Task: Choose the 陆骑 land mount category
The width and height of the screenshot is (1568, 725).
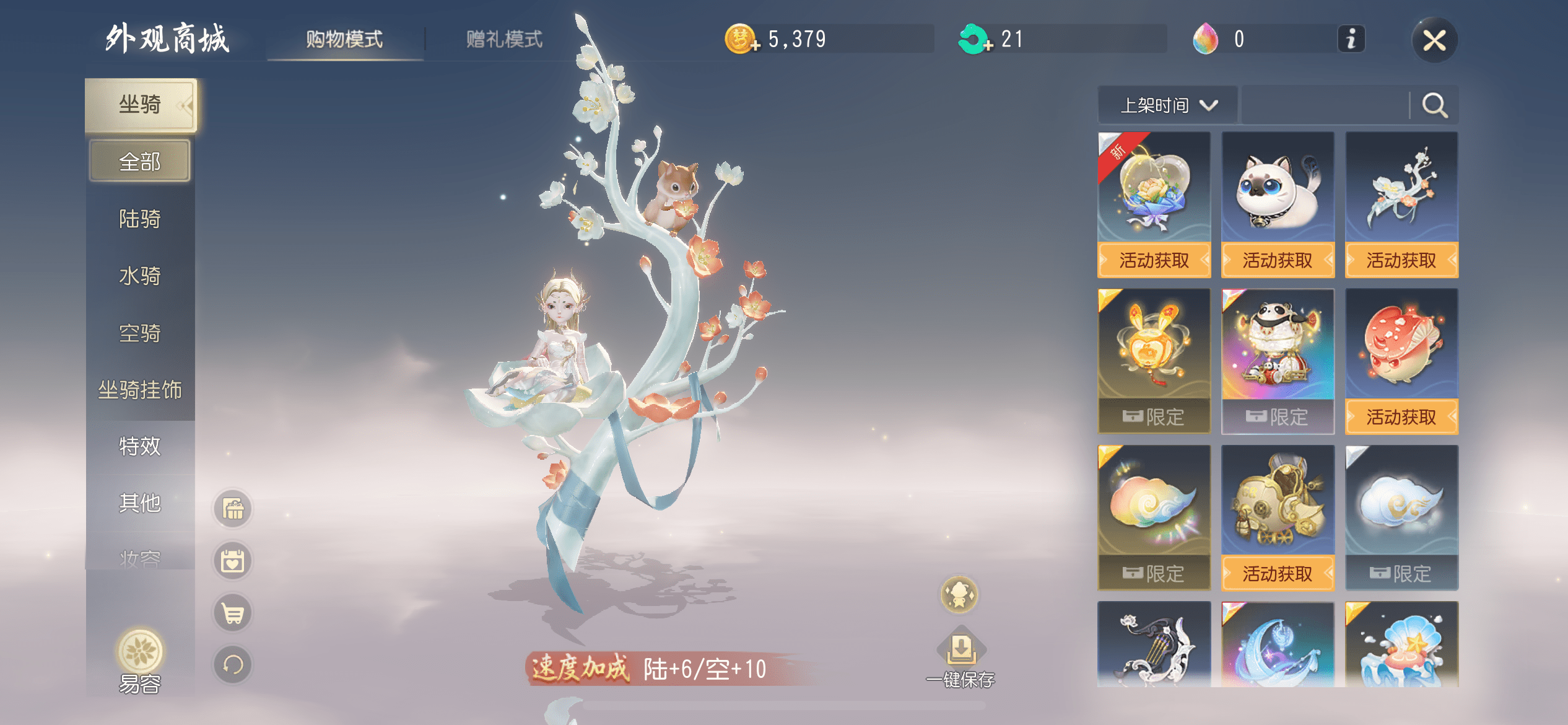Action: pyautogui.click(x=140, y=219)
